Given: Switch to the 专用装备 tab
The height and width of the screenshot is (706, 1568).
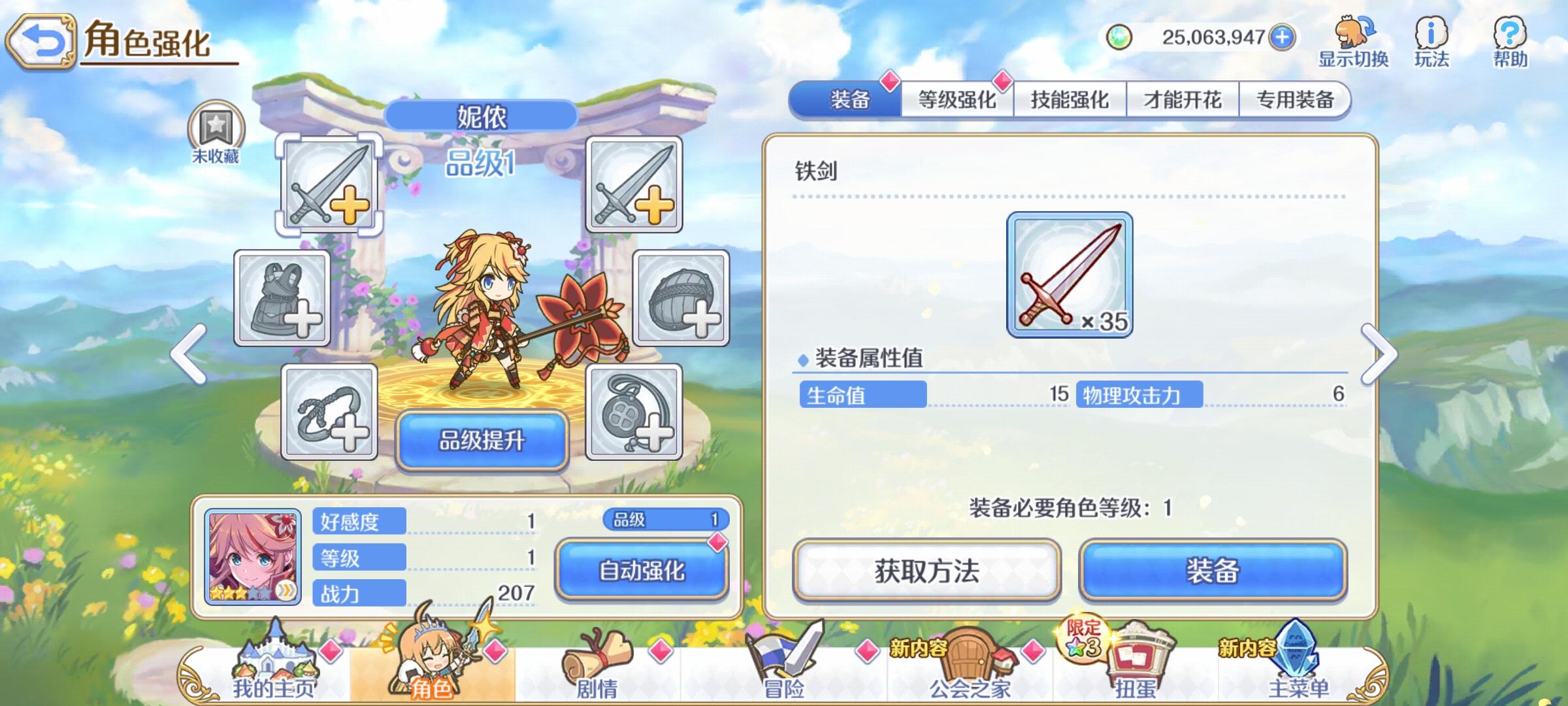Looking at the screenshot, I should [1295, 98].
